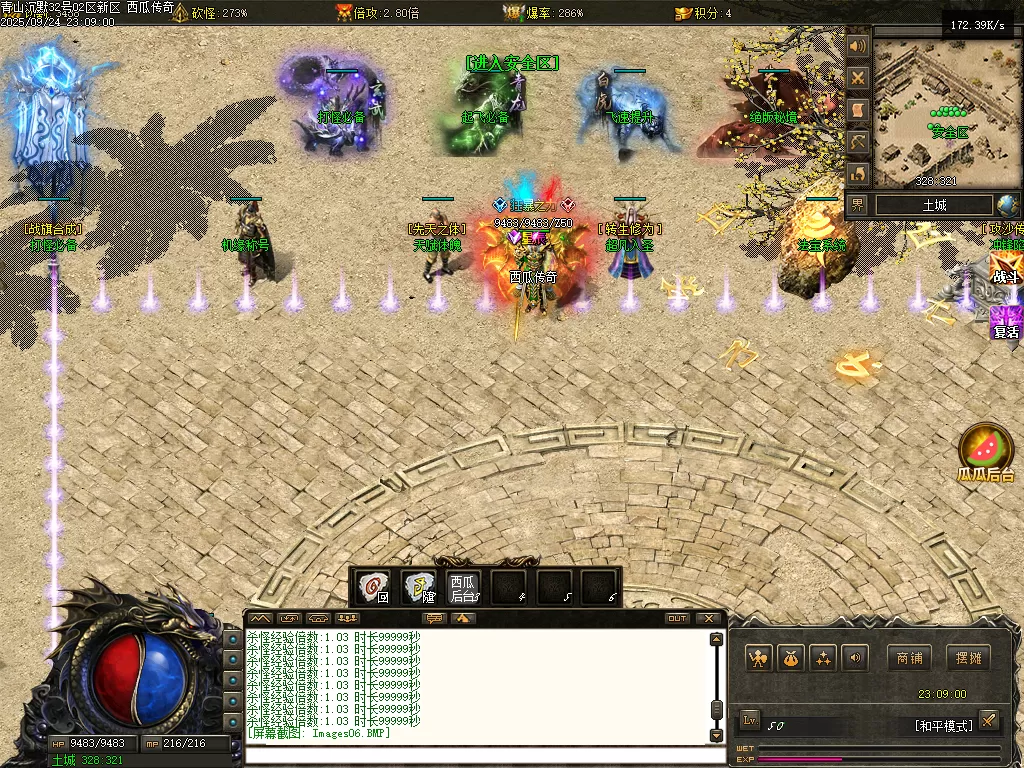Close the chat window with X
Screen dimensions: 1024x768
click(x=709, y=619)
